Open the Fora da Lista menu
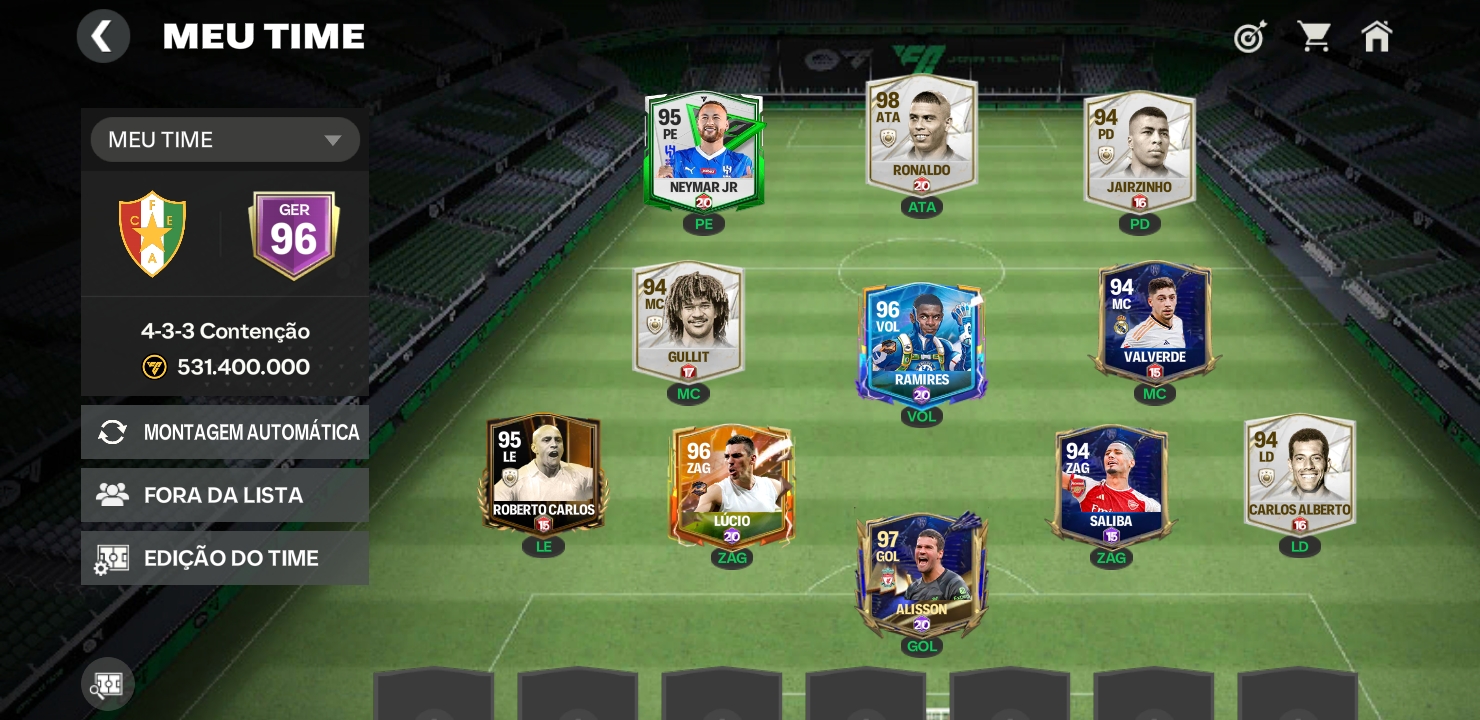This screenshot has height=720, width=1480. pyautogui.click(x=225, y=495)
